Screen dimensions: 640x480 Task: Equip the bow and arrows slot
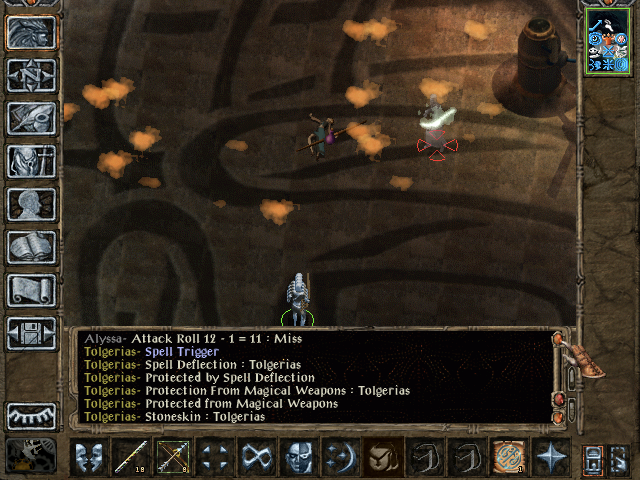pyautogui.click(x=172, y=458)
